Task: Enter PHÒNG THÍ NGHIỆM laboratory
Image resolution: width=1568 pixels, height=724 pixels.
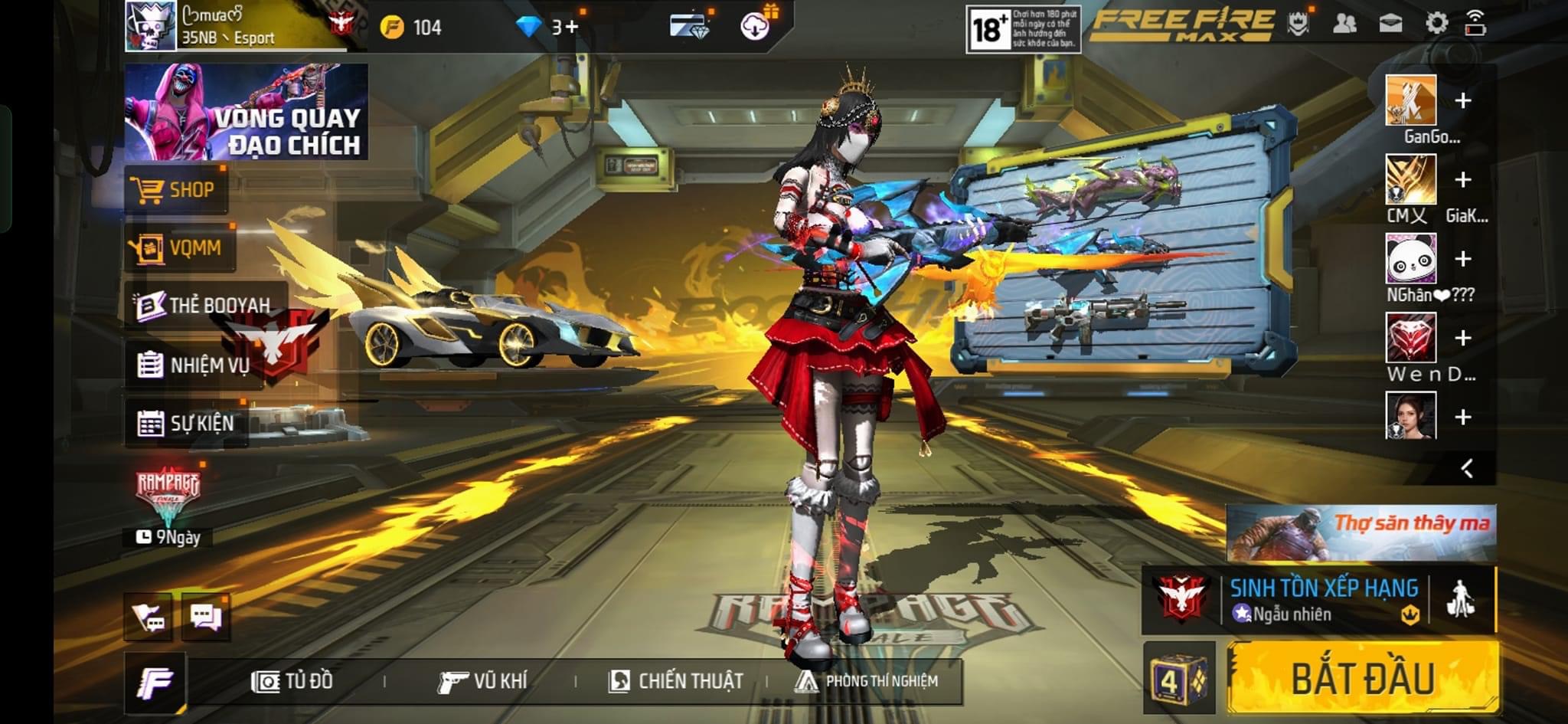Action: point(867,680)
